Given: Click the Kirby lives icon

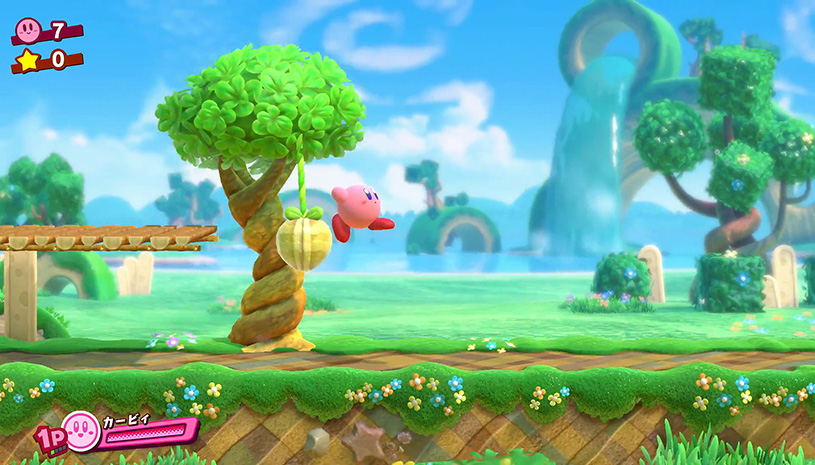Looking at the screenshot, I should click(28, 27).
